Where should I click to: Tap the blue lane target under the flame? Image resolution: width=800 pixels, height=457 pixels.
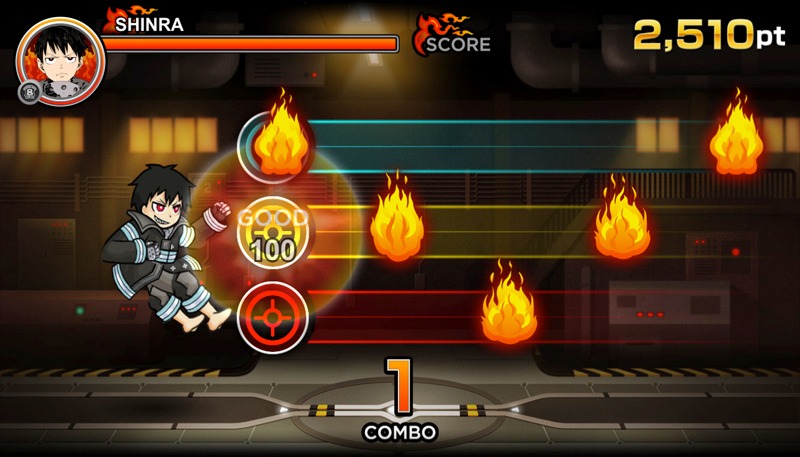(271, 146)
